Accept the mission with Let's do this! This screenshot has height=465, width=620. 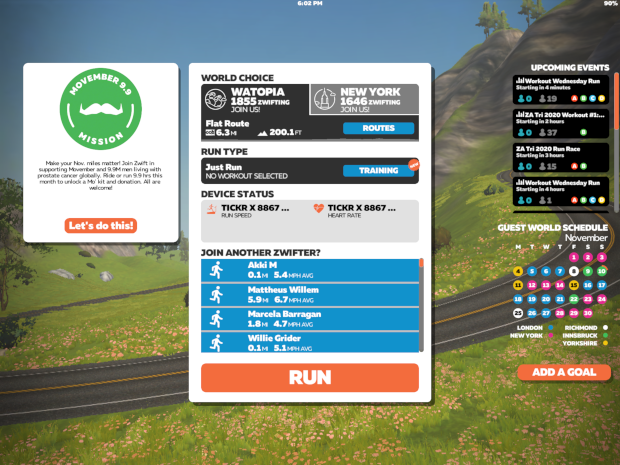101,226
